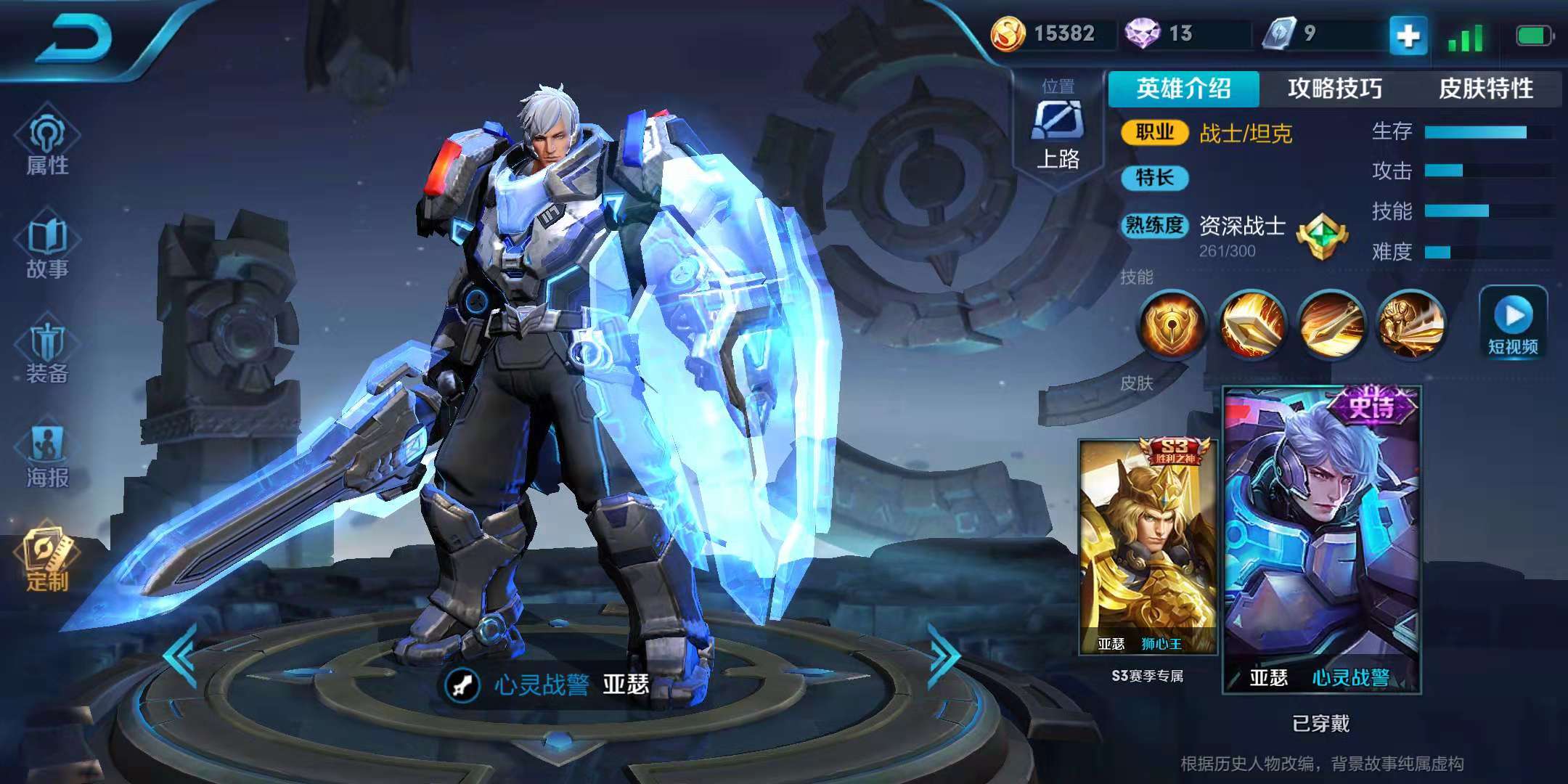Select the 心灵战警 epic skin card
This screenshot has width=1568, height=784.
(x=1321, y=541)
